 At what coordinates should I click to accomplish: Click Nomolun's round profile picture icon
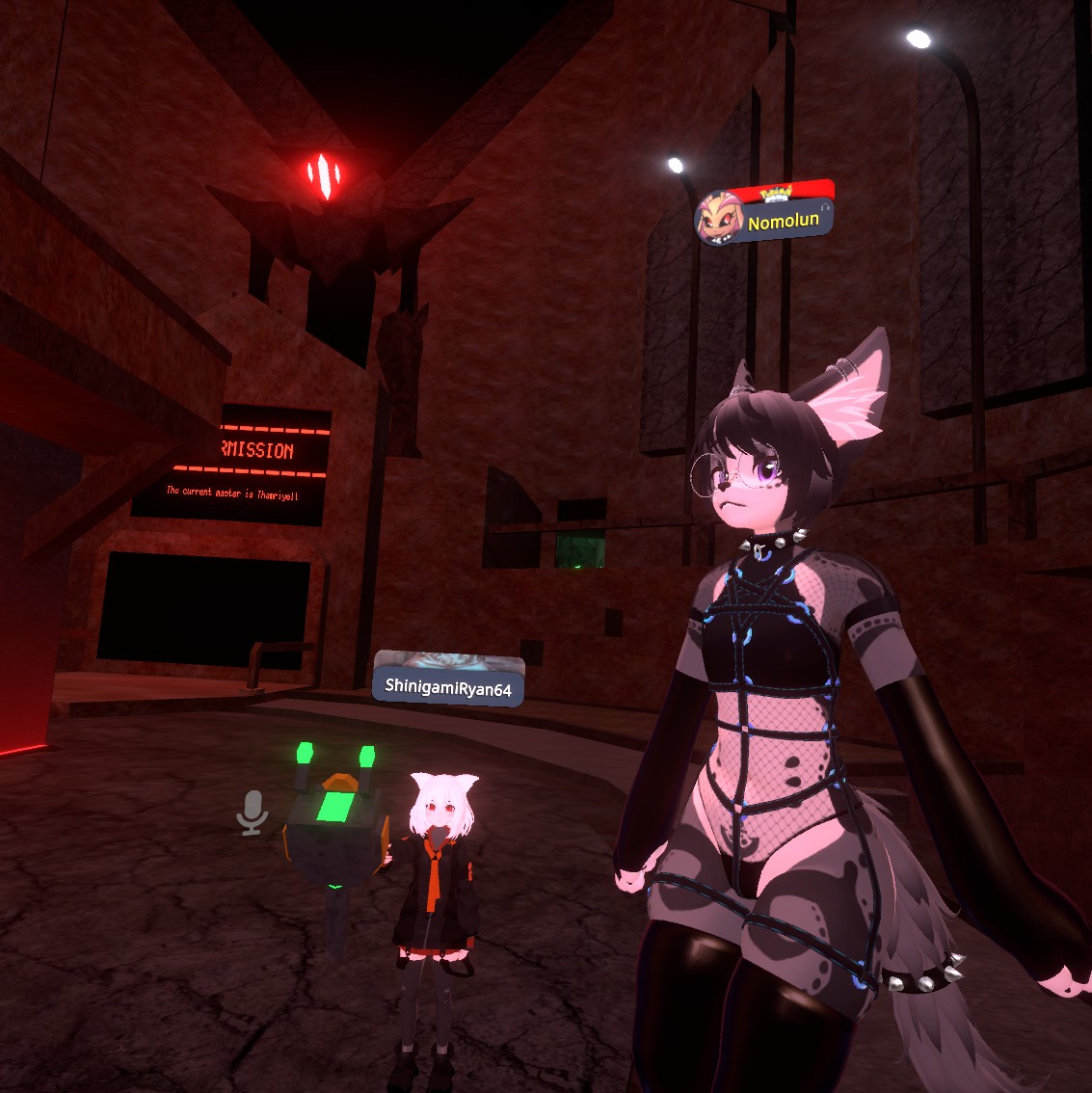tap(718, 218)
